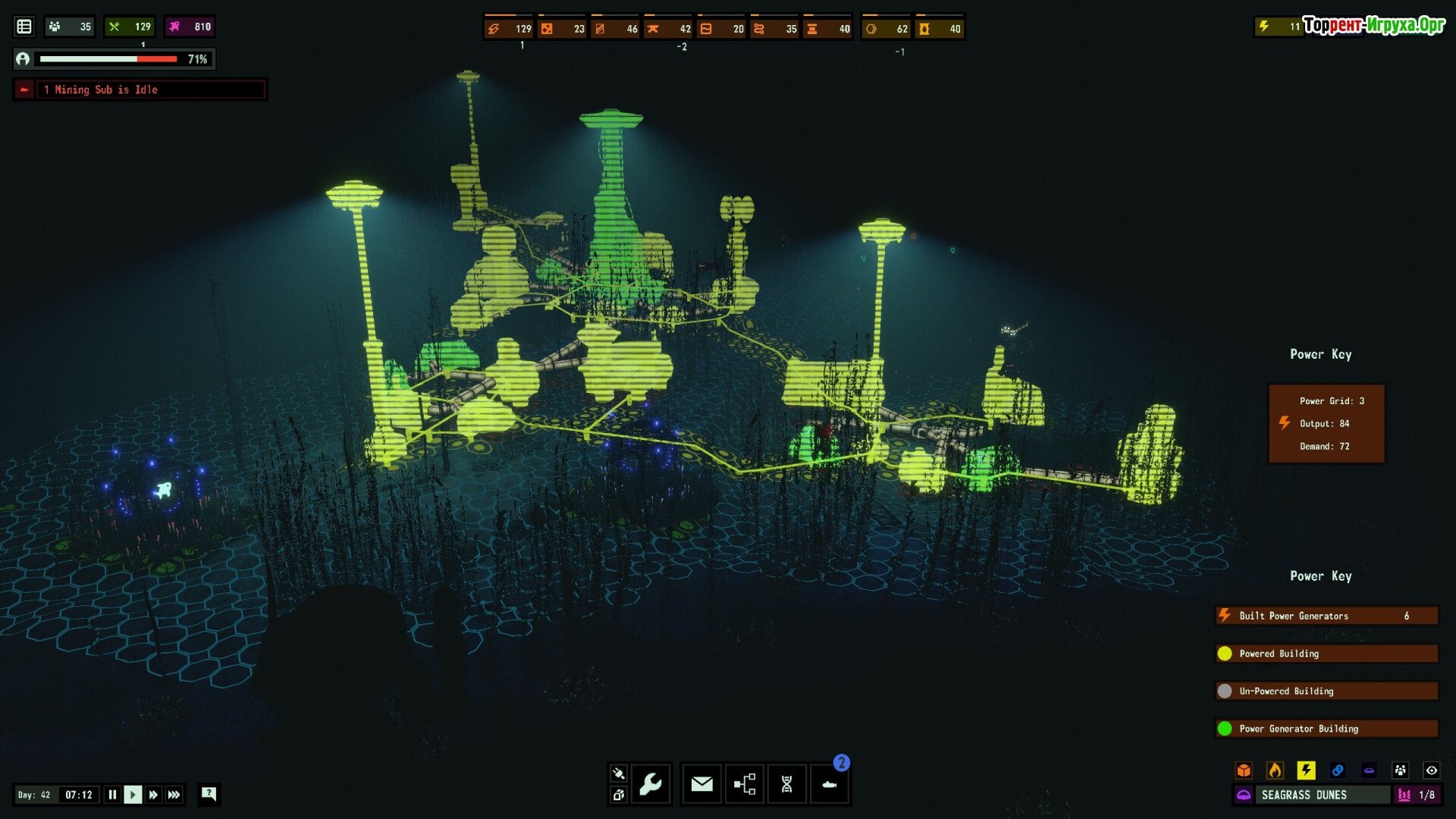Toggle the lightning bolt power overlay
This screenshot has height=819, width=1456.
[1306, 770]
